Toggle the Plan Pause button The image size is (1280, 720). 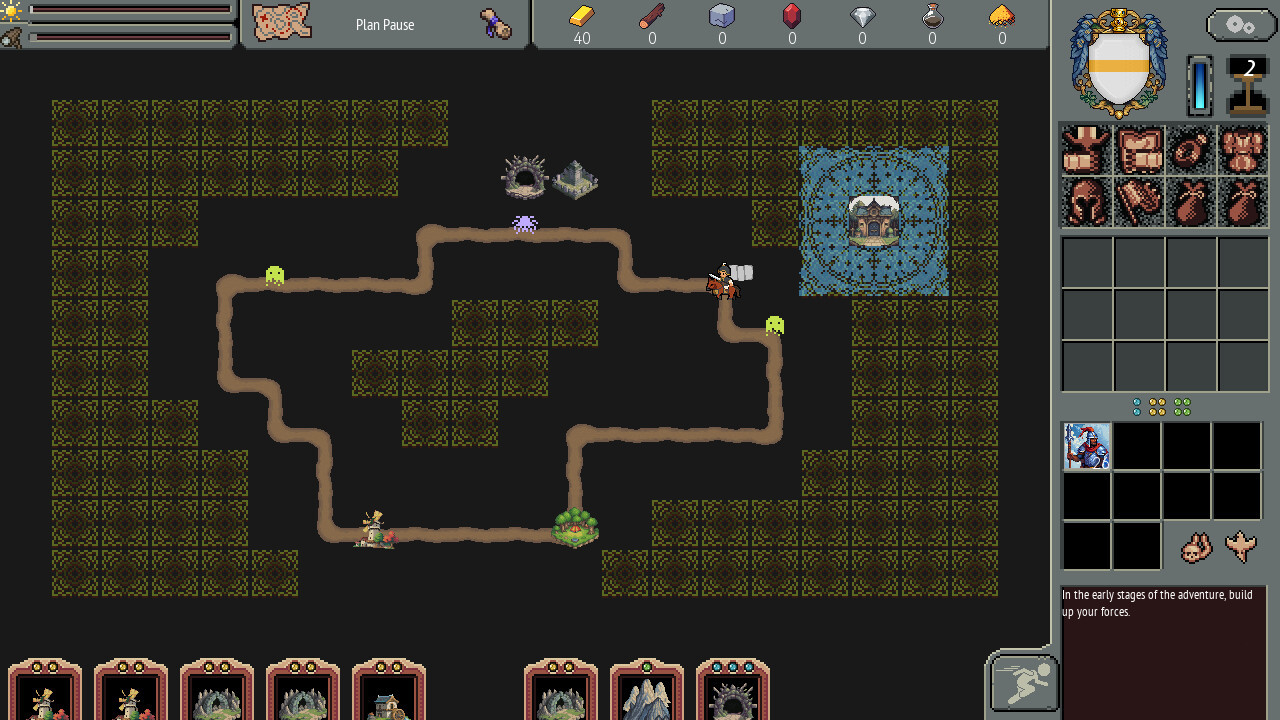point(385,25)
